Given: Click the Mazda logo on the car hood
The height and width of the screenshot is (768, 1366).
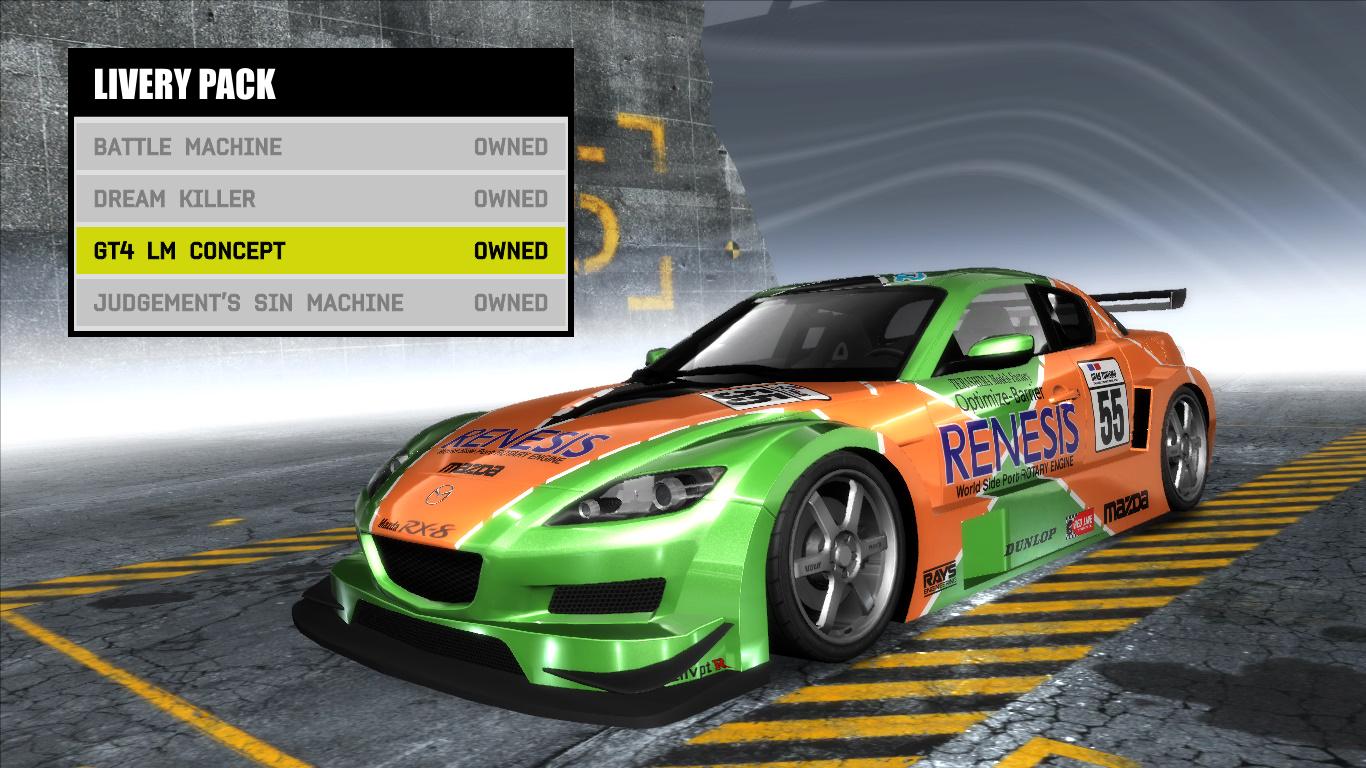Looking at the screenshot, I should 440,495.
